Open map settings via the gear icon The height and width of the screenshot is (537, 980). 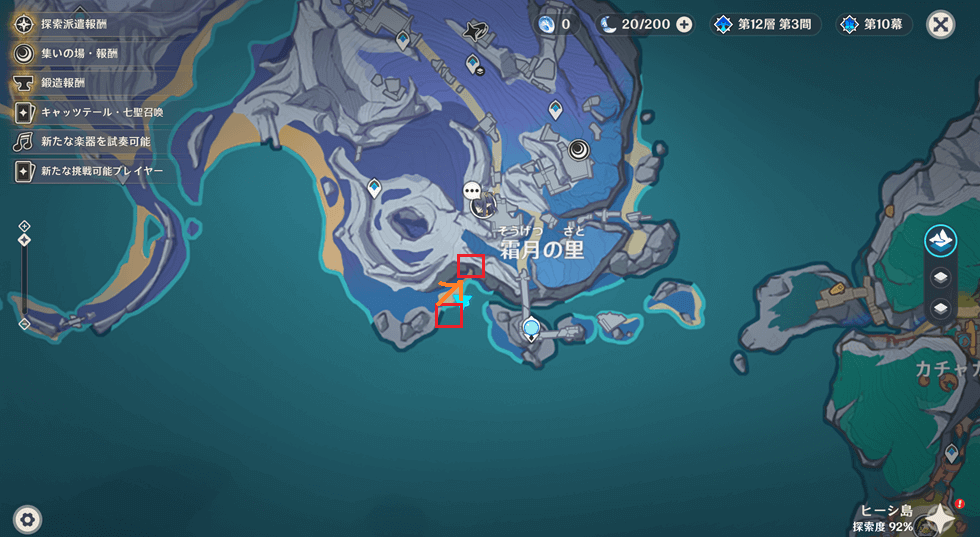27,518
